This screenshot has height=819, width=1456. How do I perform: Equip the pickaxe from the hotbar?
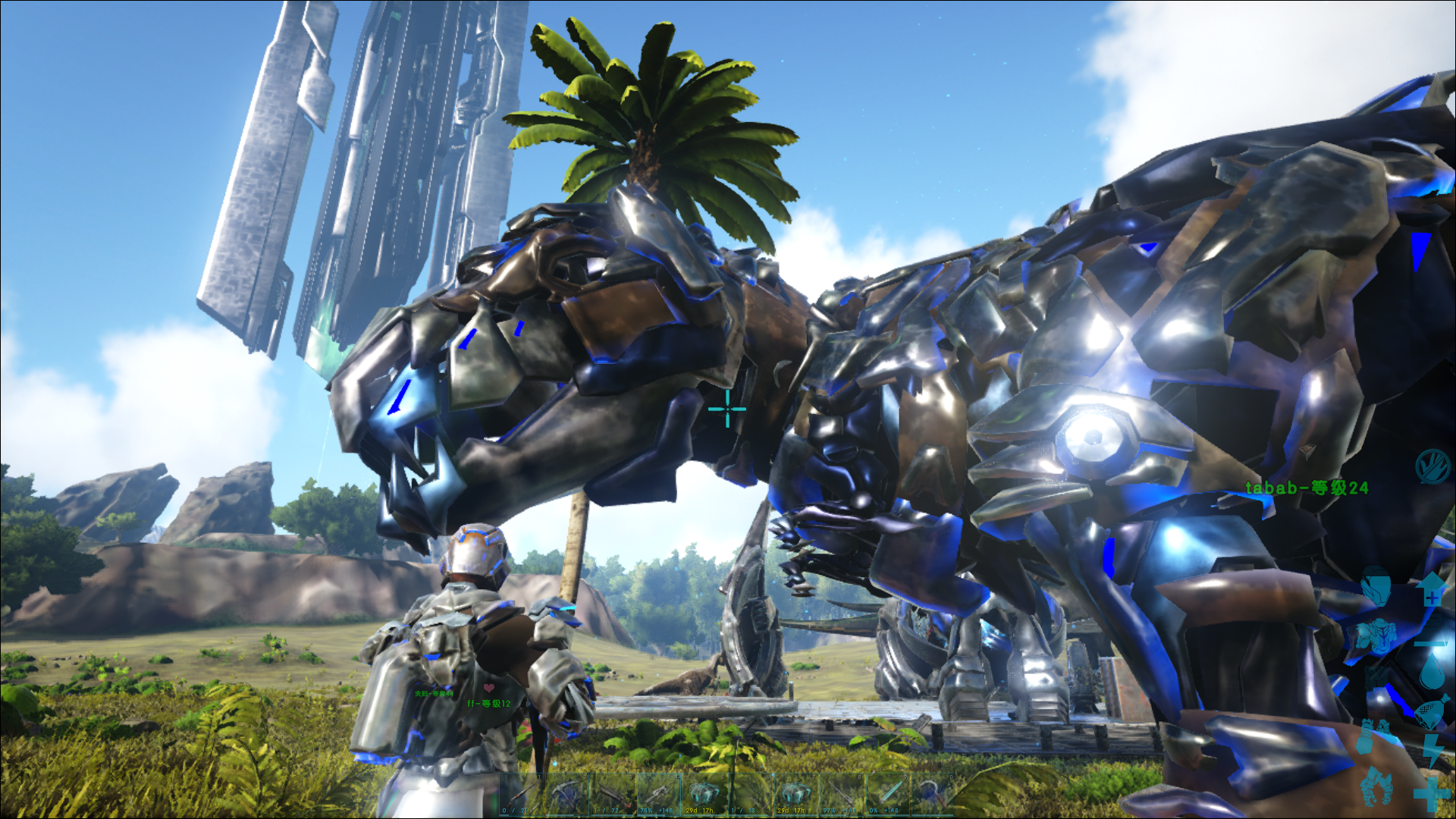click(567, 795)
